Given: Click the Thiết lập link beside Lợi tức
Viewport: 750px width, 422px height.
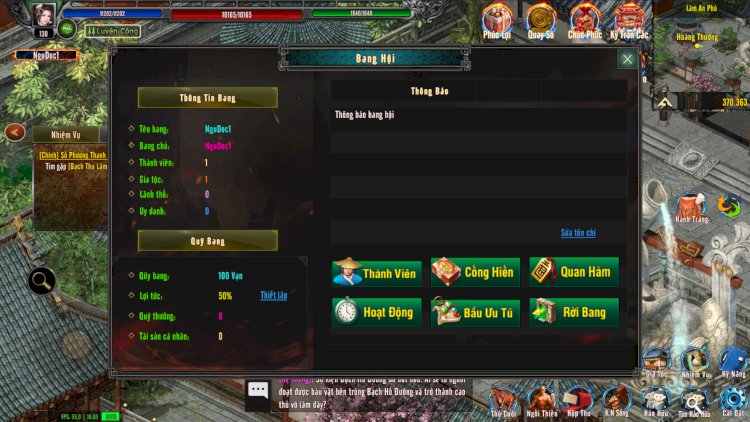Looking at the screenshot, I should (x=273, y=295).
